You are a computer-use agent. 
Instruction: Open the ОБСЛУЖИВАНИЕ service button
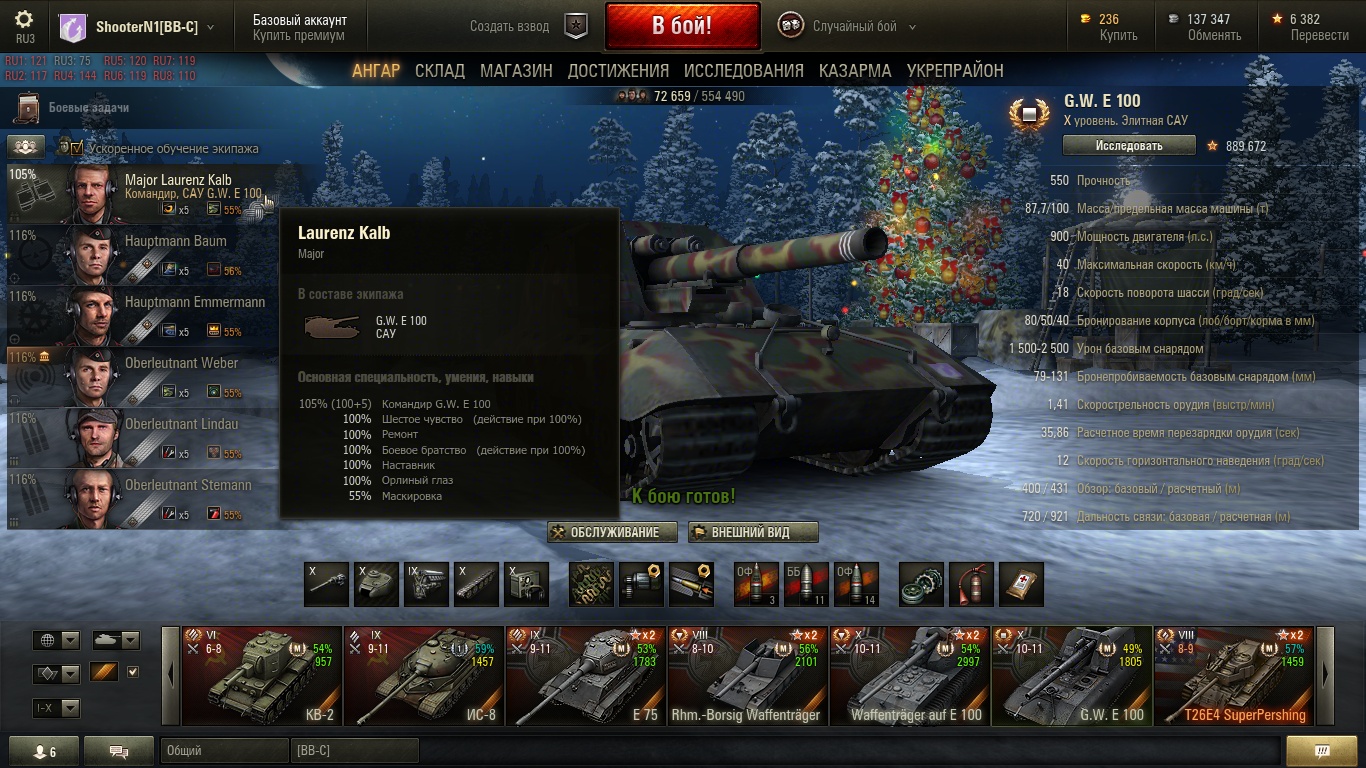tap(612, 533)
